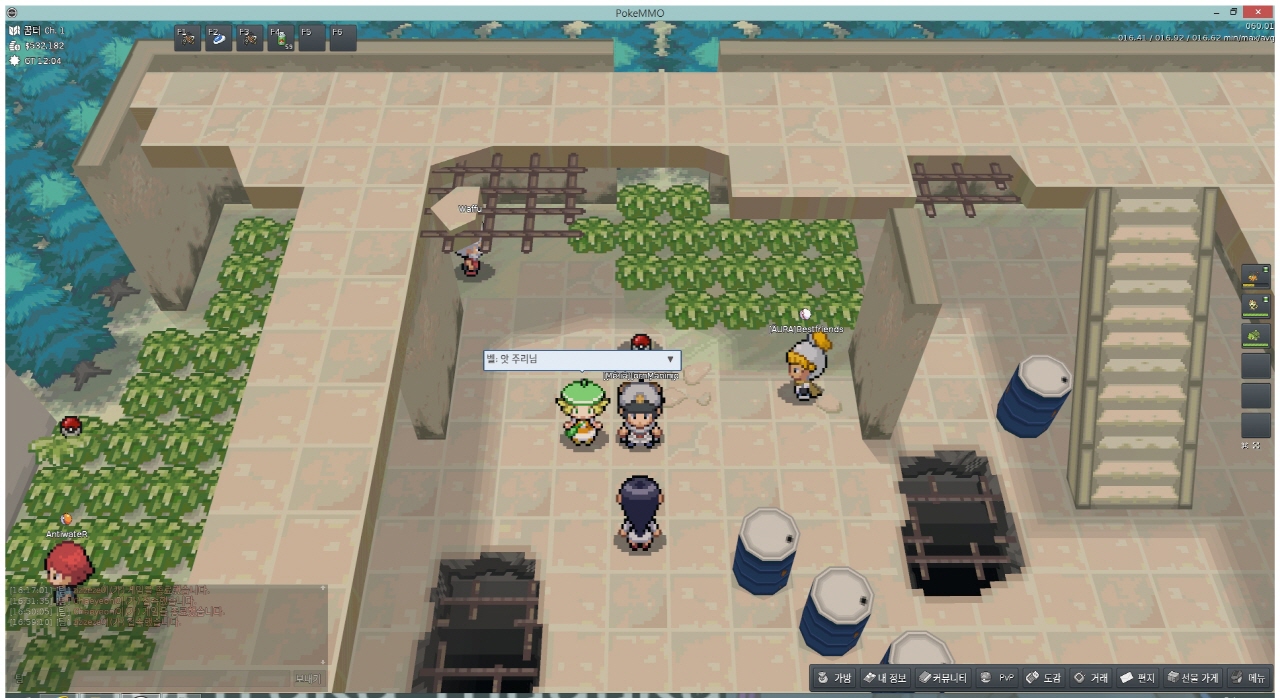
Task: Open the 커뮤니티 community panel
Action: pos(943,678)
